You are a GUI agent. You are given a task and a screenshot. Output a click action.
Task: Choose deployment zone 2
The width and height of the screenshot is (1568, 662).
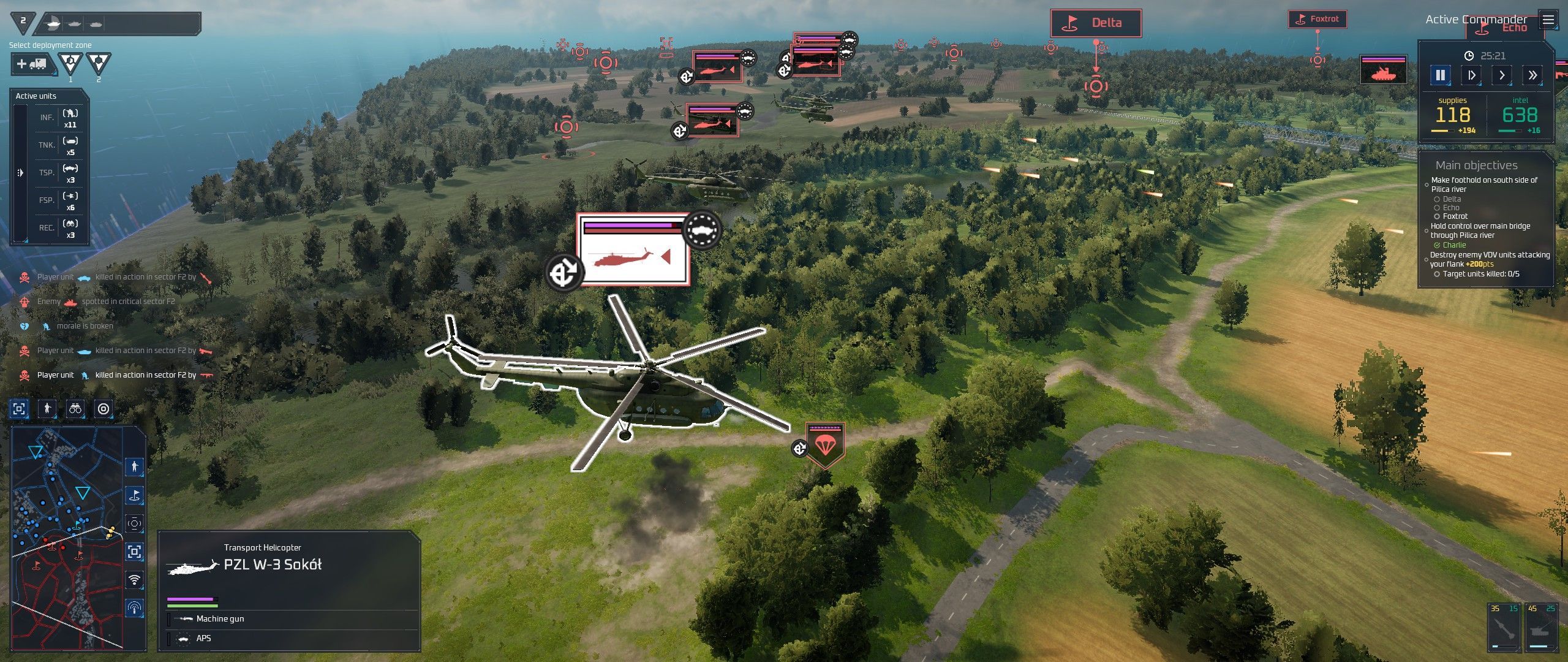tap(99, 63)
